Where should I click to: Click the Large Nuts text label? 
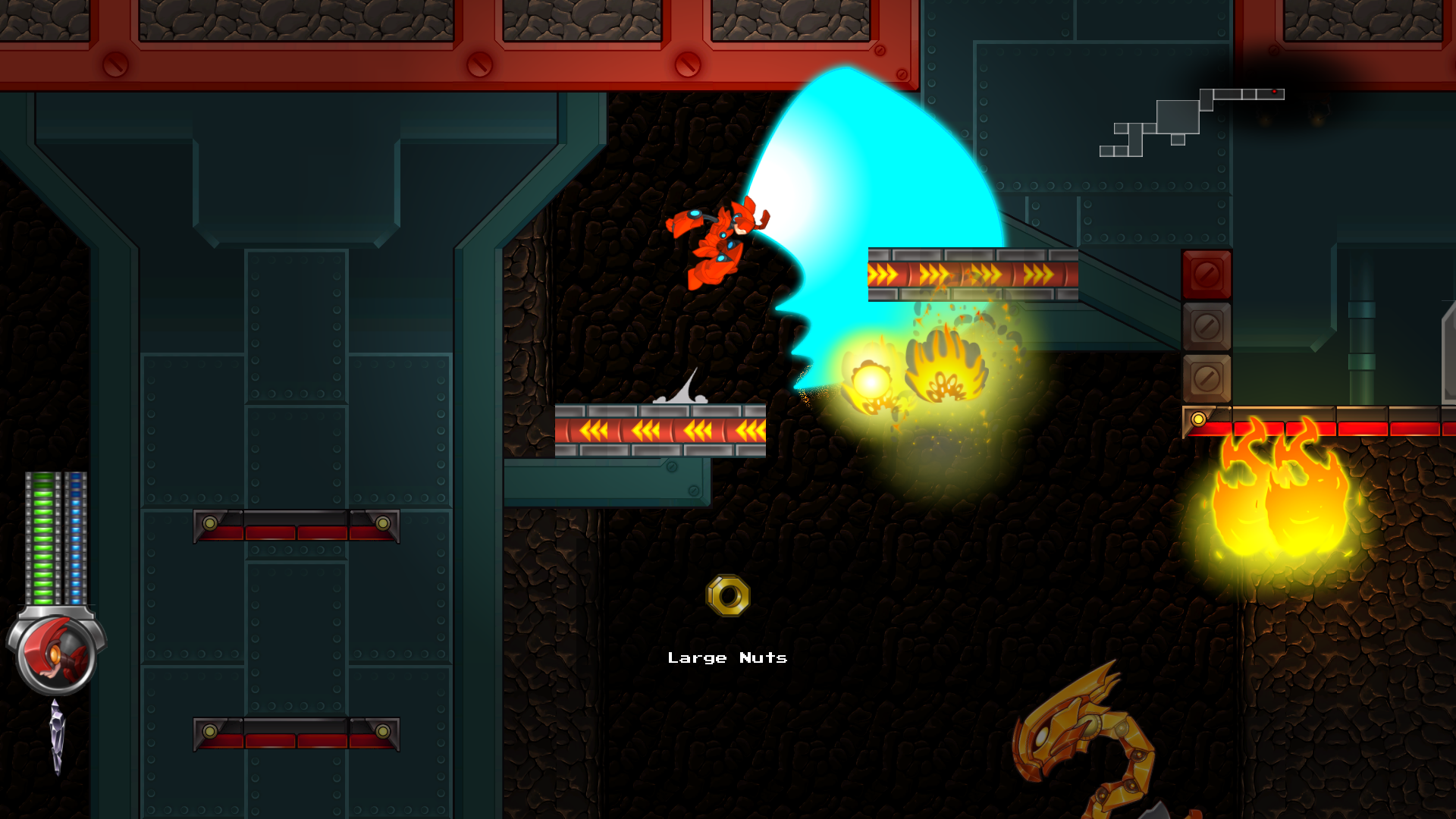click(x=727, y=658)
